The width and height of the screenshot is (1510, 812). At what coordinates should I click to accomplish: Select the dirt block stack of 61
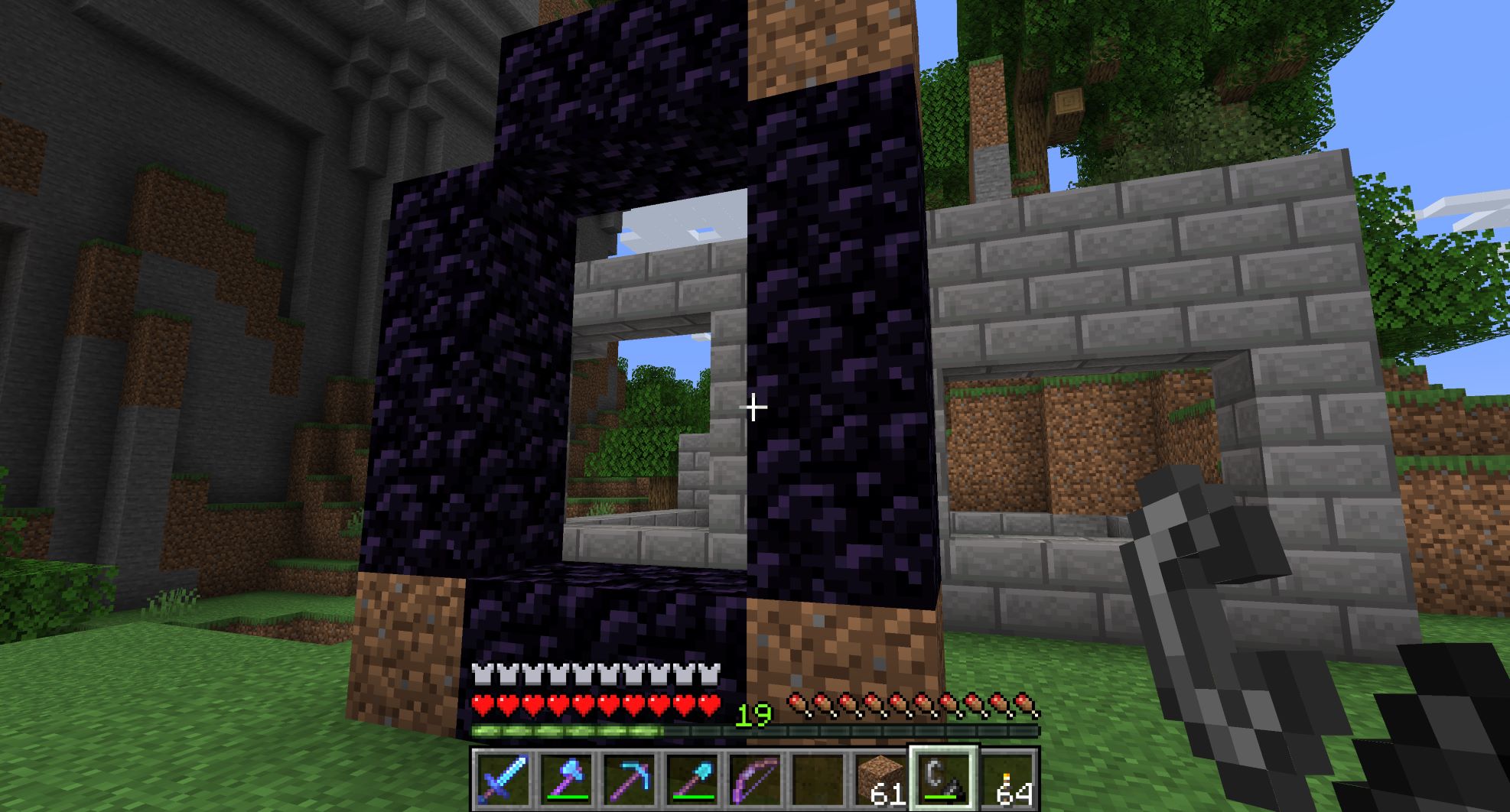(880, 779)
